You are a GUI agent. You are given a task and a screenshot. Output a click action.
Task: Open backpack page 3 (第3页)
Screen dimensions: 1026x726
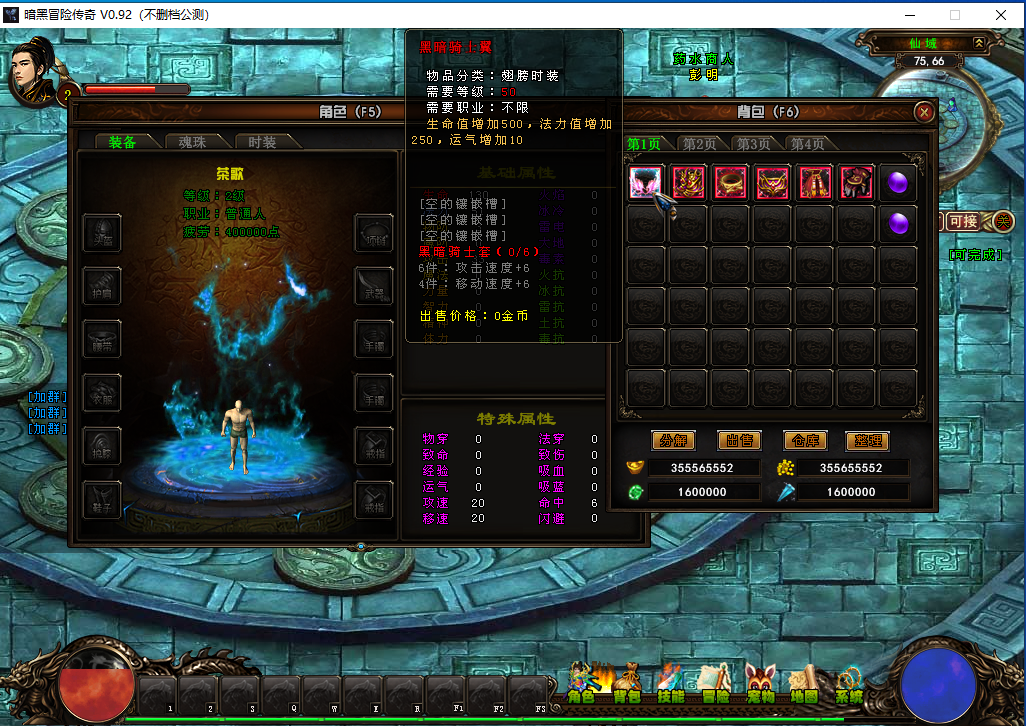point(753,144)
